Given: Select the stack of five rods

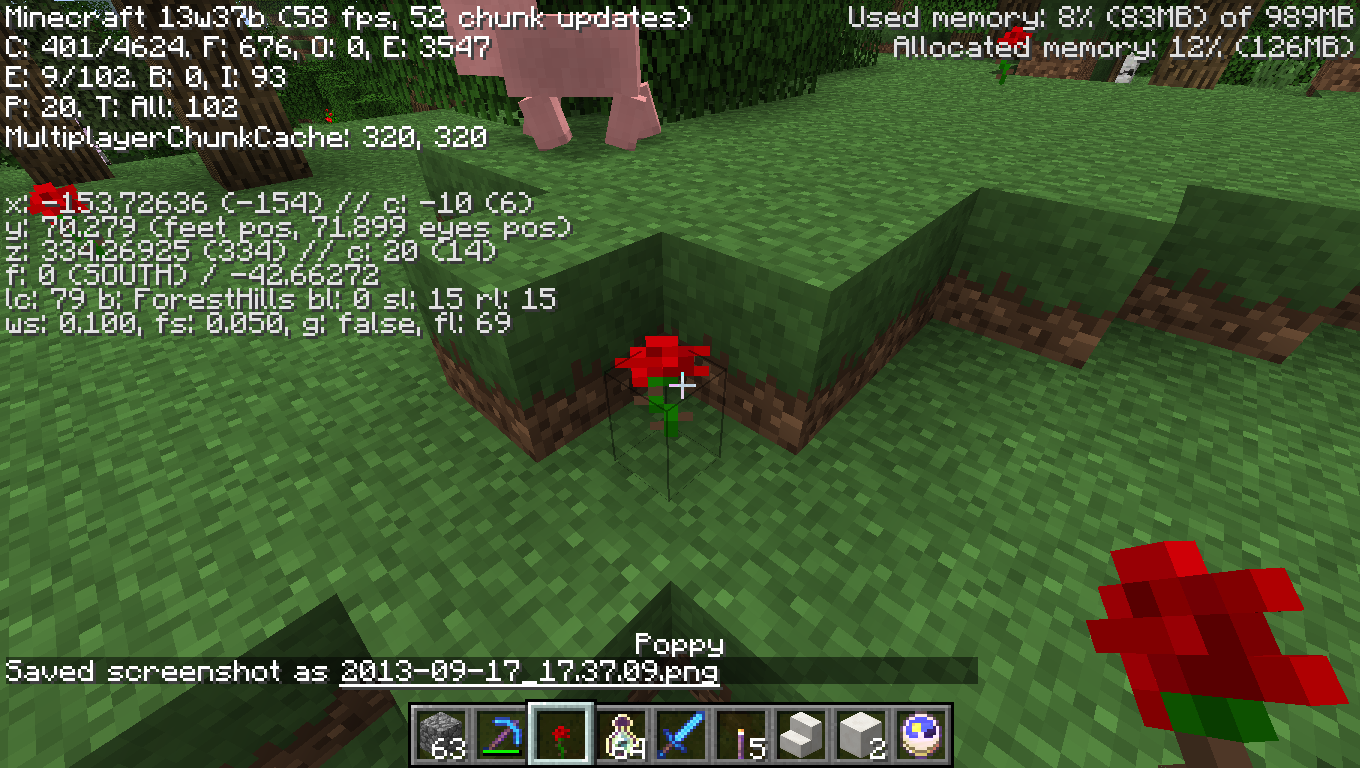Looking at the screenshot, I should coord(741,733).
